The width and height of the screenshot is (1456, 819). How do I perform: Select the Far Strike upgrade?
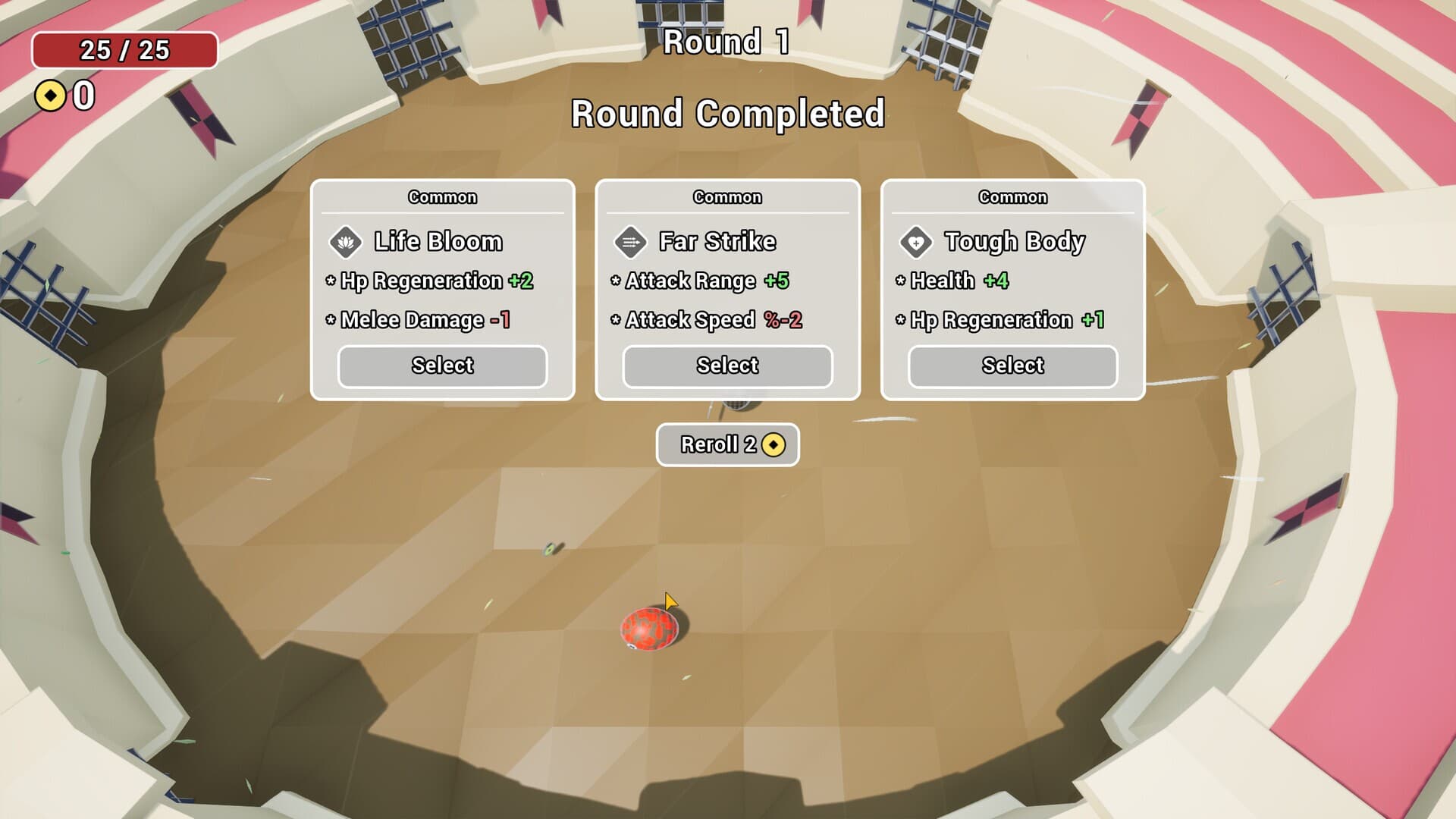click(x=726, y=366)
